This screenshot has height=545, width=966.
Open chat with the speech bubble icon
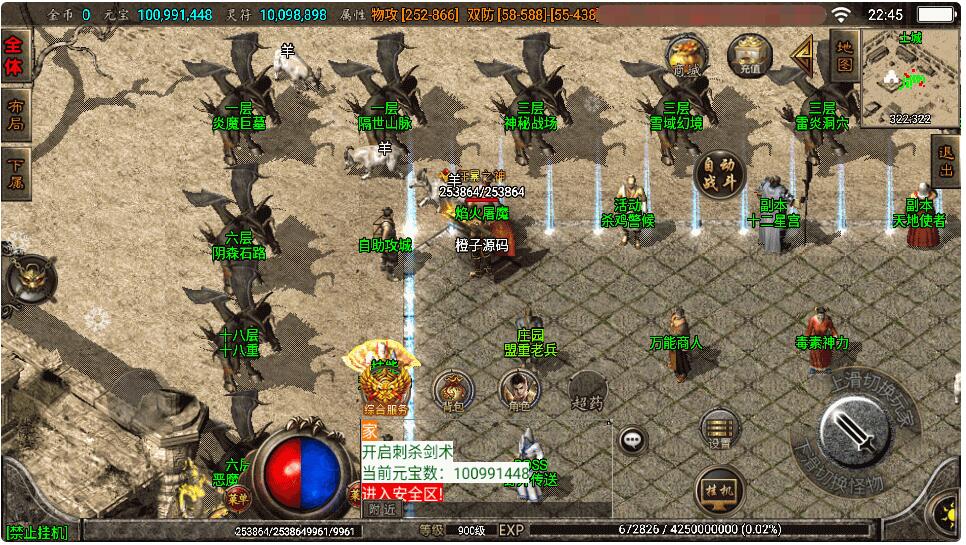[632, 439]
